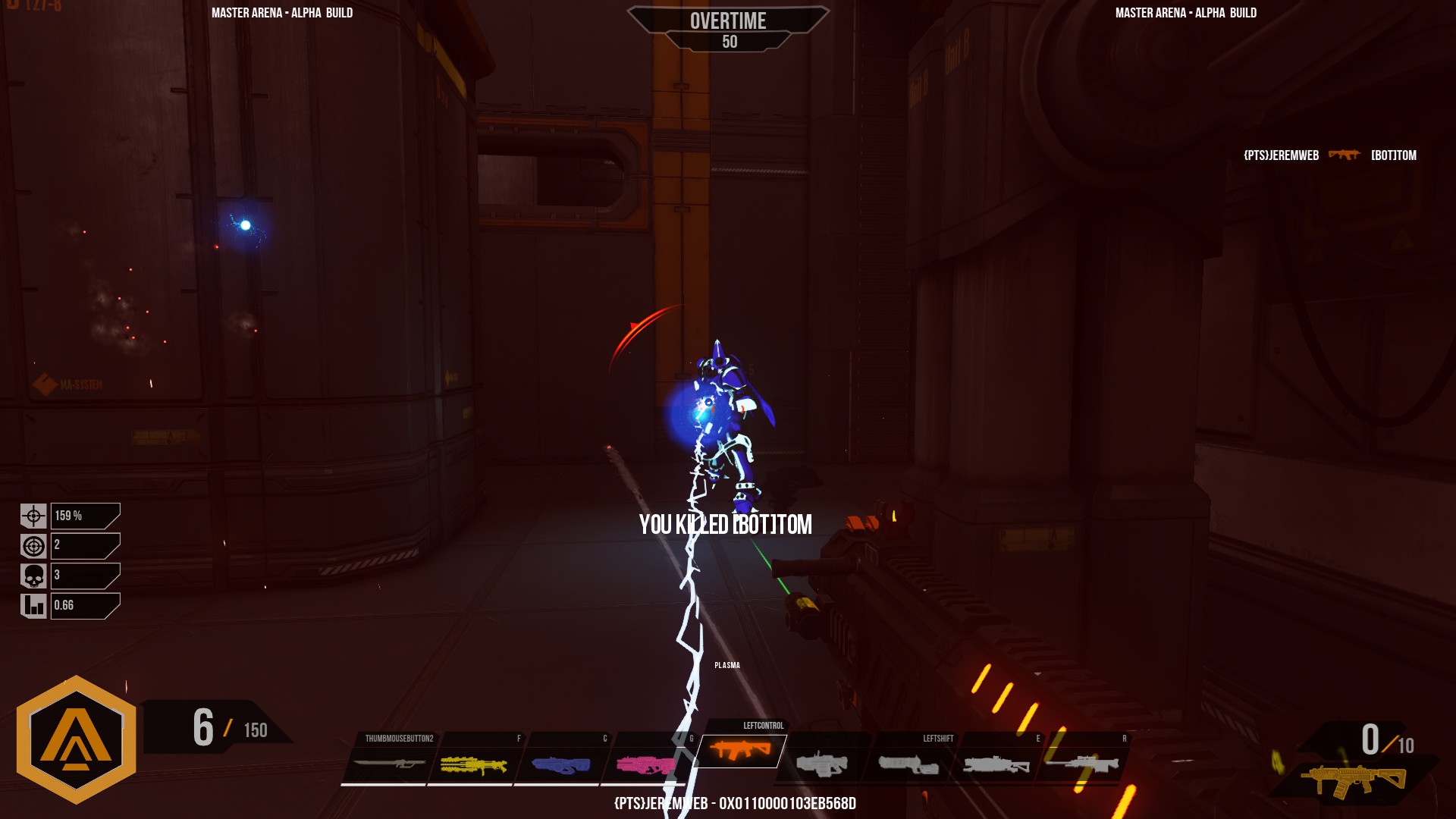Click the crosshair accuracy percentage icon
Viewport: 1456px width, 819px height.
click(x=33, y=515)
